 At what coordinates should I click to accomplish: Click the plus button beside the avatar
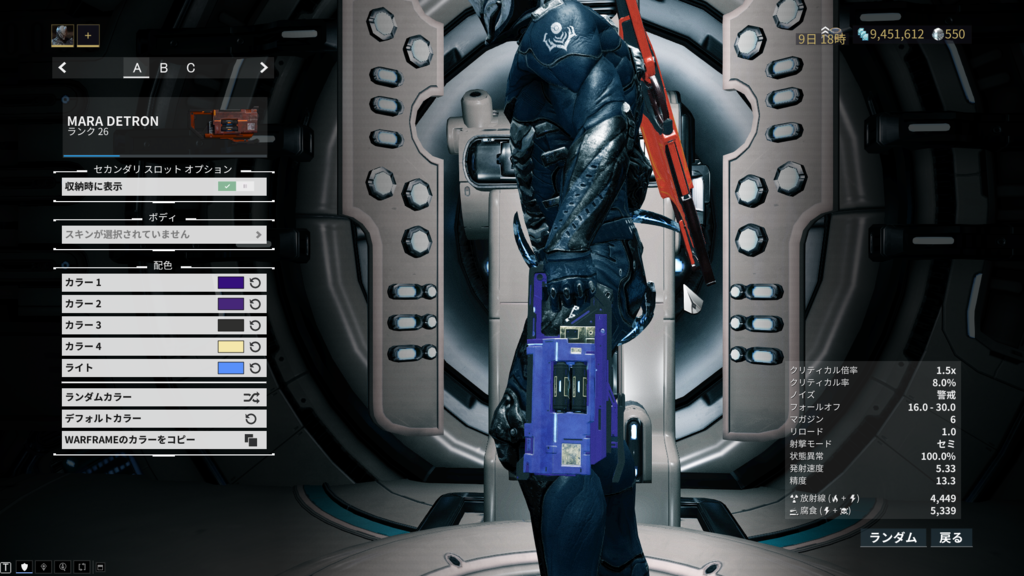pos(88,35)
